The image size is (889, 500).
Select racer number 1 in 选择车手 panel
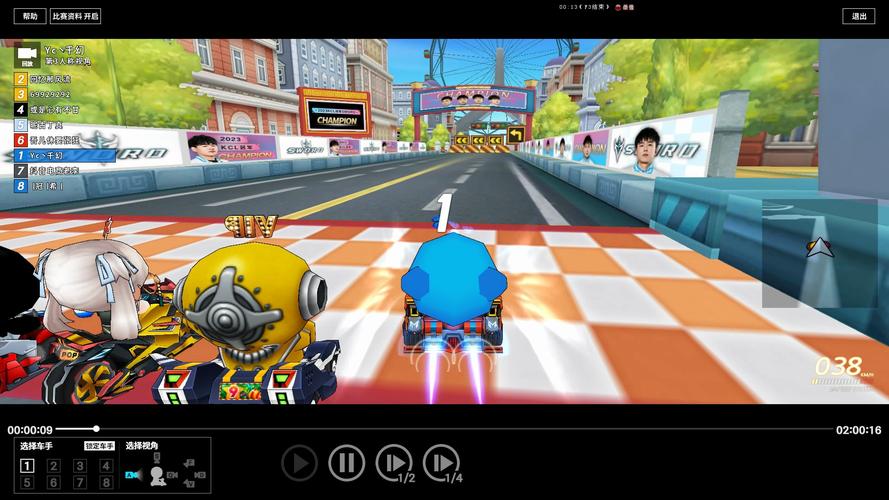click(x=28, y=466)
